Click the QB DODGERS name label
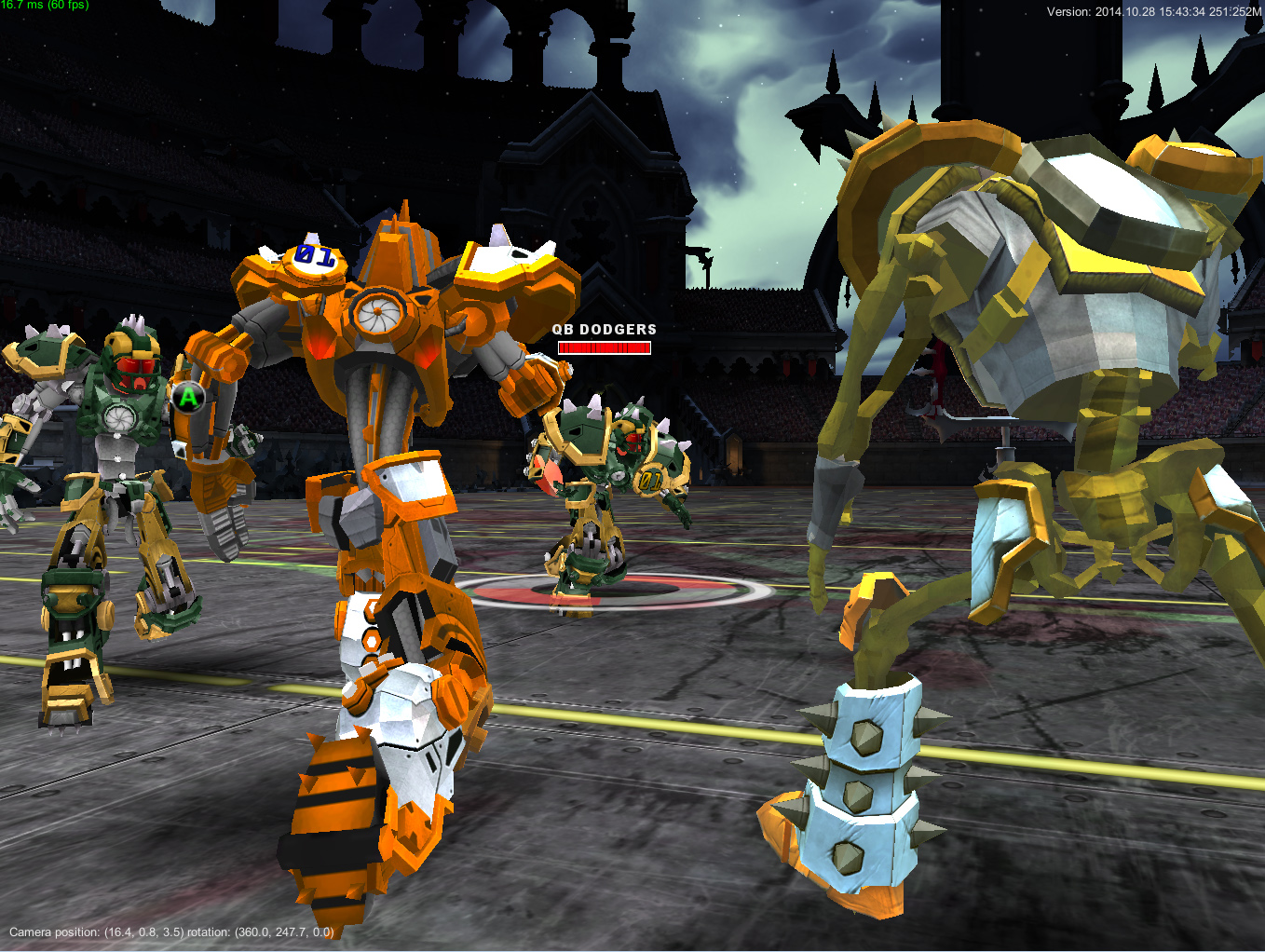1265x952 pixels. click(x=604, y=330)
